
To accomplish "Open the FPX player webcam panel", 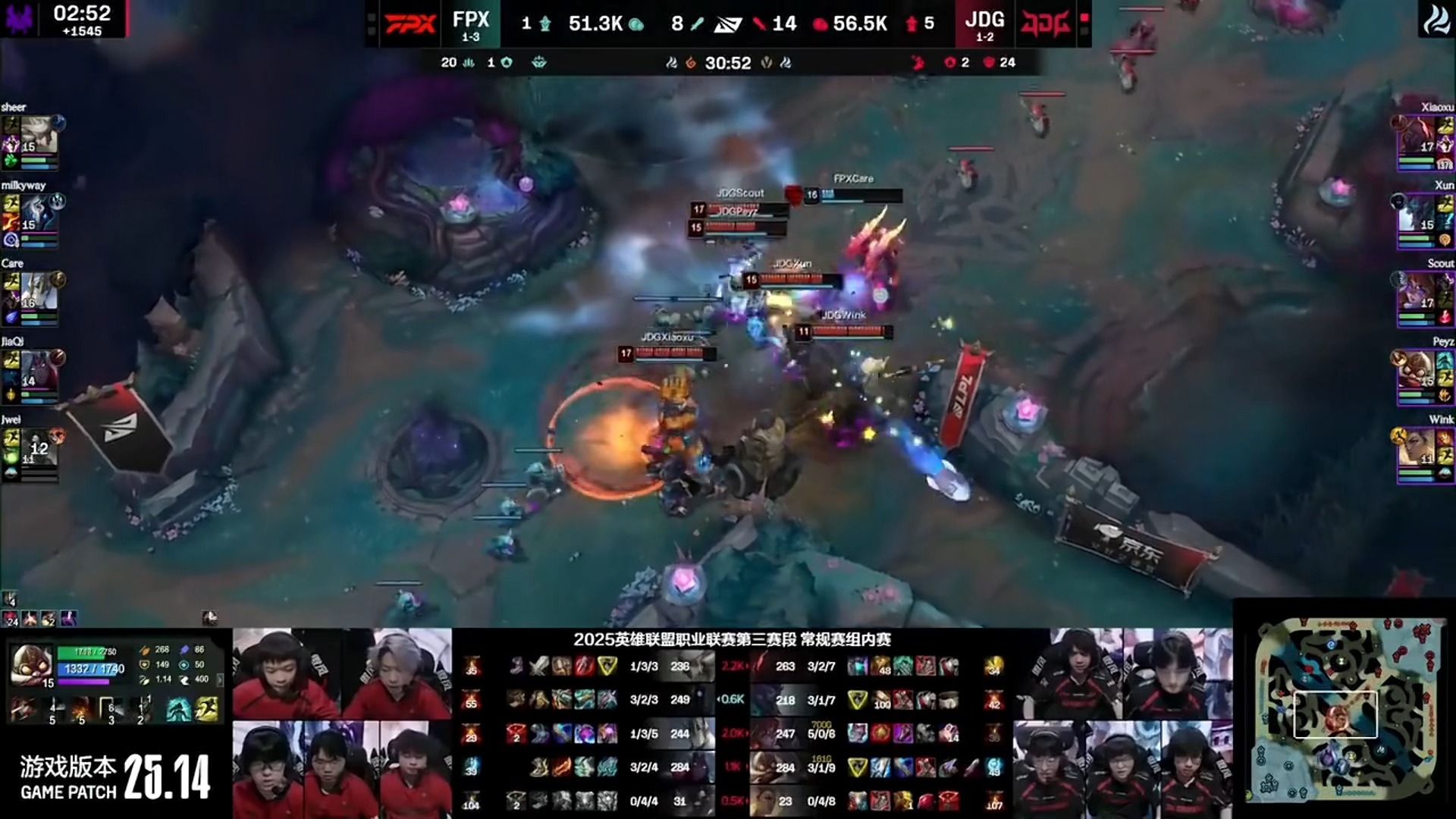I will [342, 723].
